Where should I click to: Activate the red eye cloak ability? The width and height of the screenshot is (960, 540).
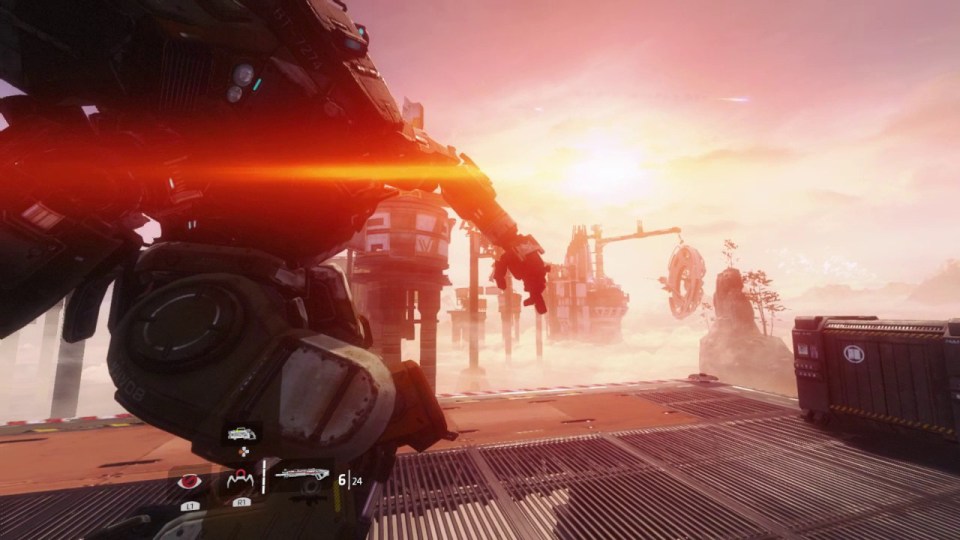(x=187, y=482)
